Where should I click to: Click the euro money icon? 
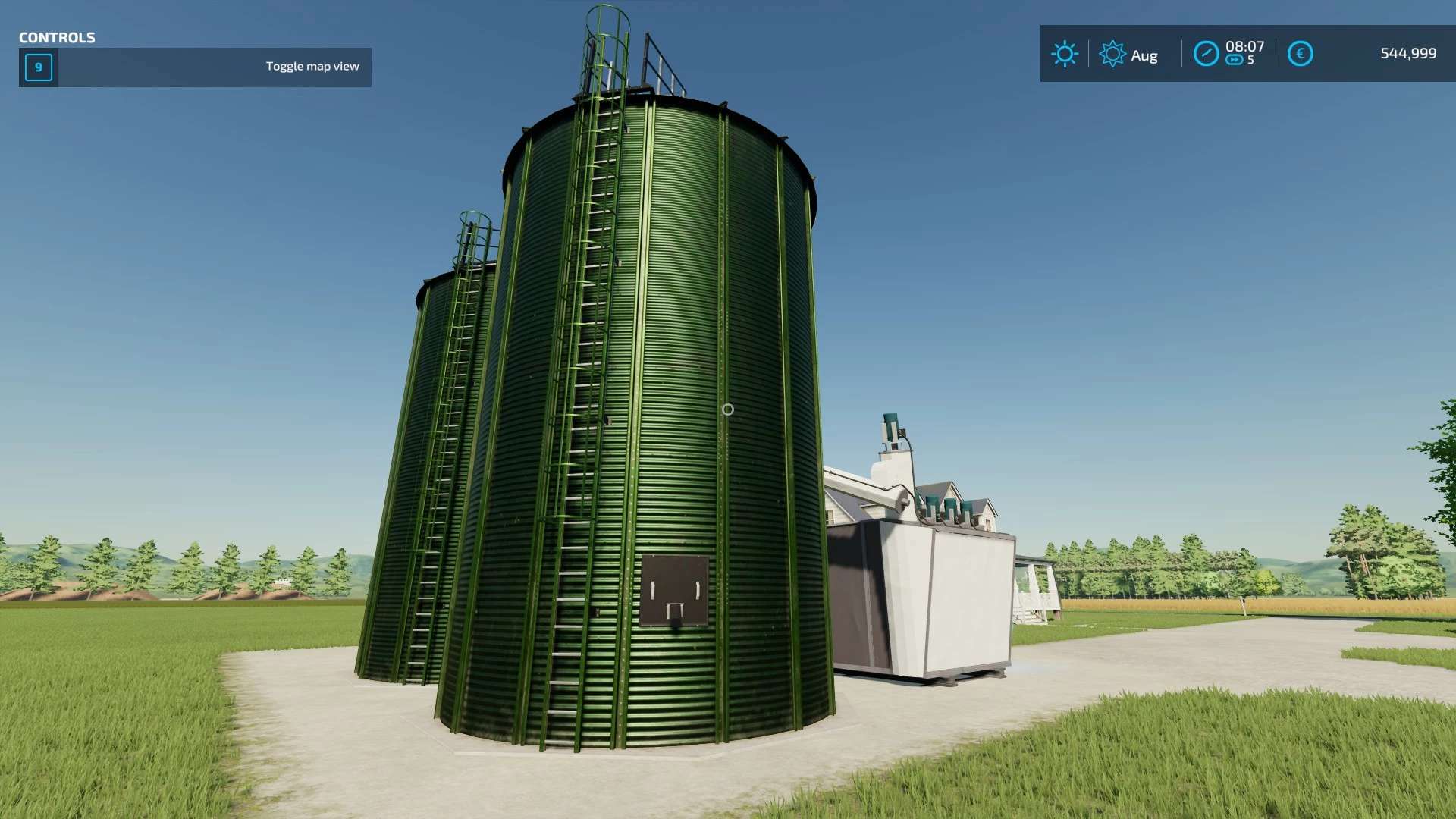point(1300,54)
